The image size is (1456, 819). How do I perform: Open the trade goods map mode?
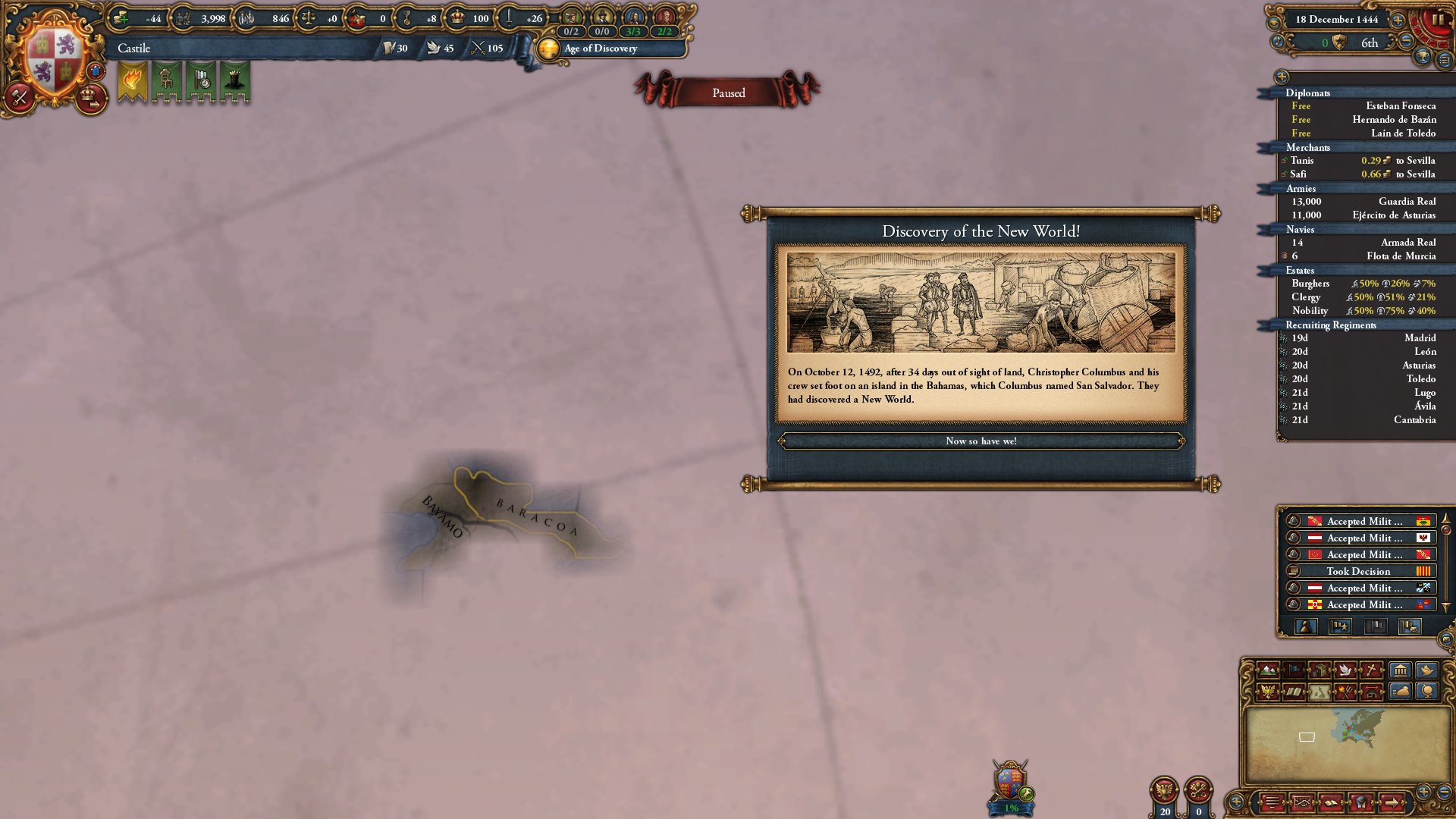tap(1321, 669)
